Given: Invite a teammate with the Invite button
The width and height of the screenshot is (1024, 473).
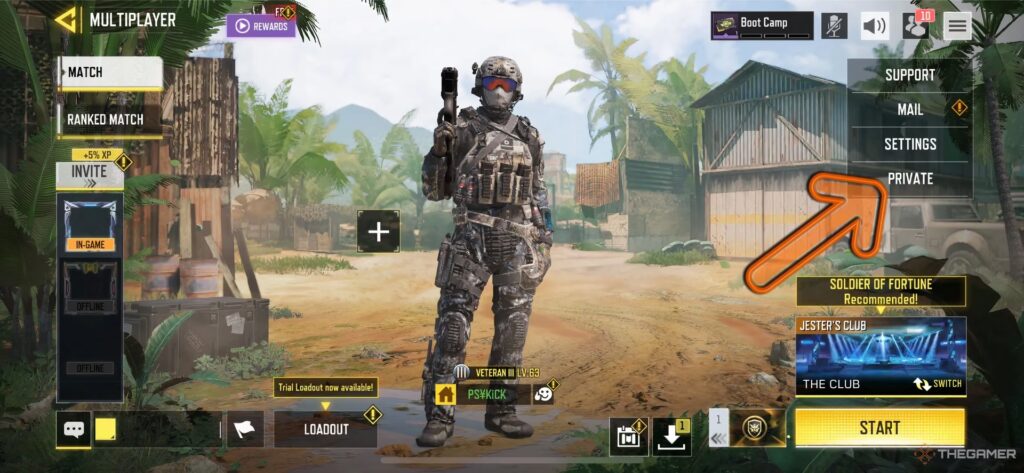Looking at the screenshot, I should point(89,171).
